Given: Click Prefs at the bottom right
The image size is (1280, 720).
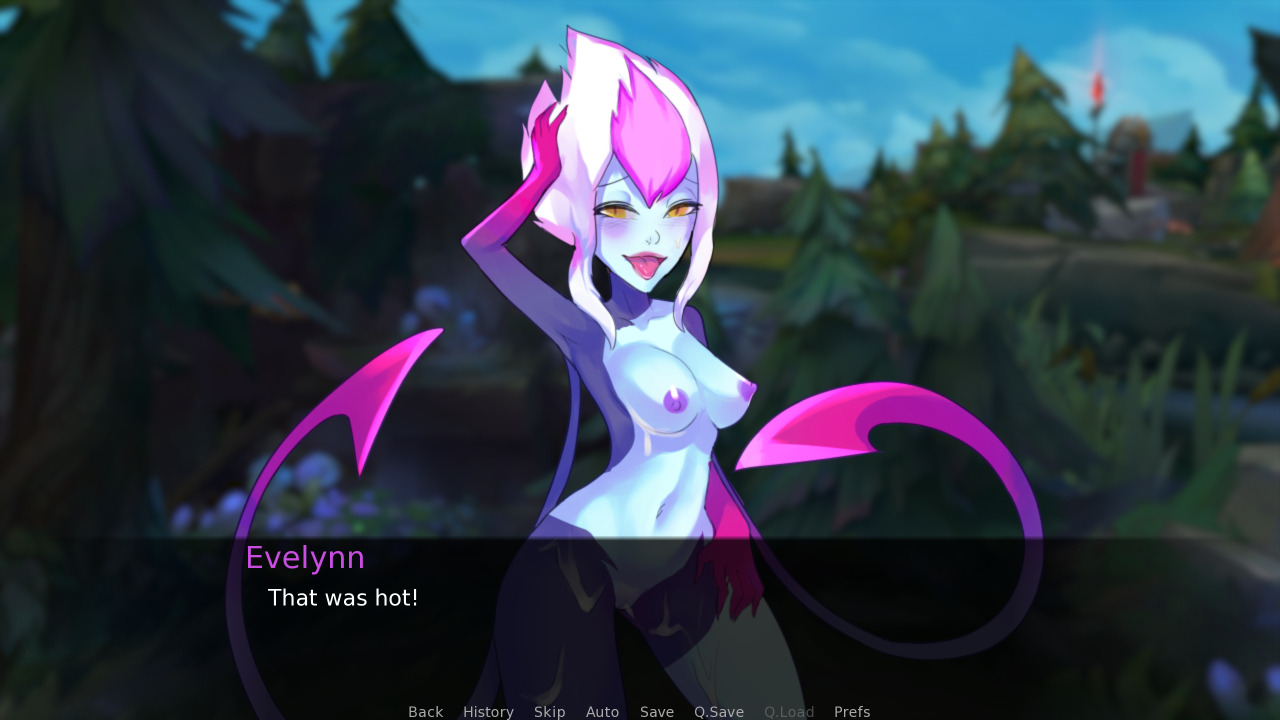Looking at the screenshot, I should pos(852,711).
